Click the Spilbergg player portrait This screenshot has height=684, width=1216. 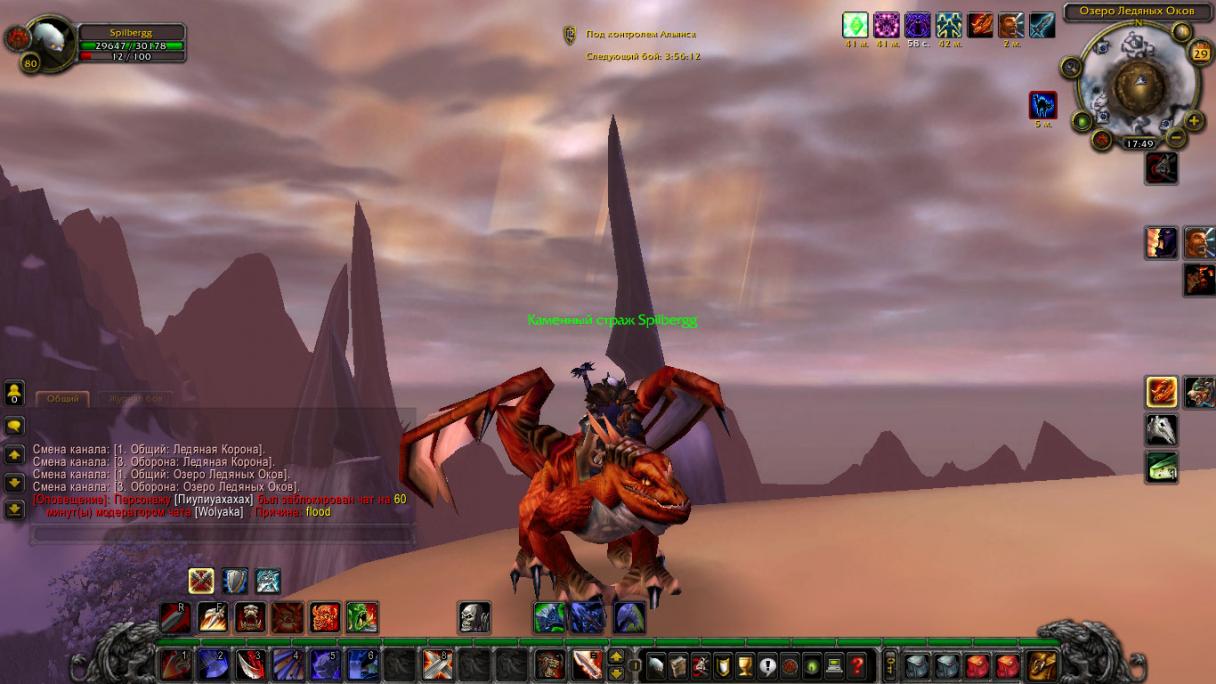click(x=47, y=40)
